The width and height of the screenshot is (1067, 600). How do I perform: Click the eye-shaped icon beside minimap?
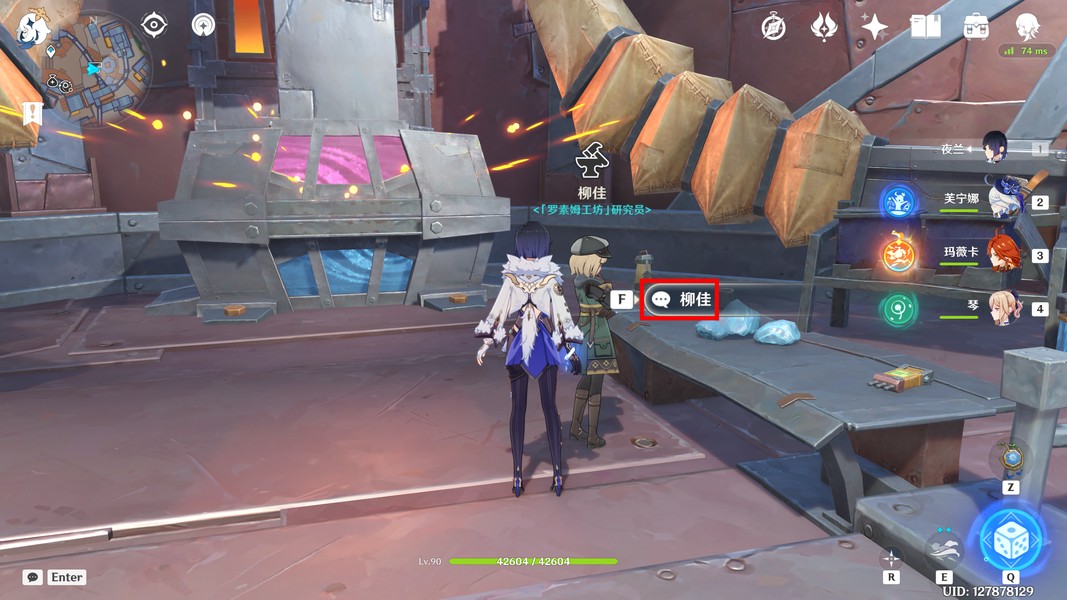tap(154, 25)
